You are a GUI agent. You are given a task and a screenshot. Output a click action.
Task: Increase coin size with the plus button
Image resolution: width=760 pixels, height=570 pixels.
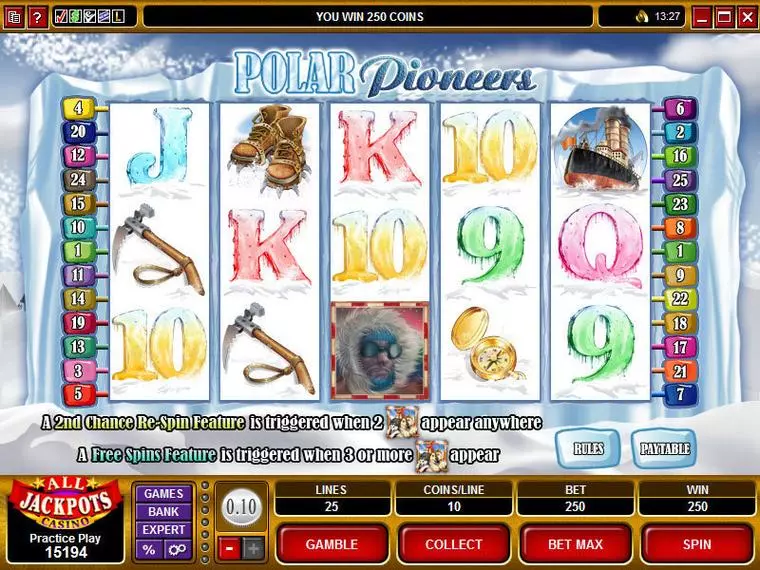tap(252, 547)
